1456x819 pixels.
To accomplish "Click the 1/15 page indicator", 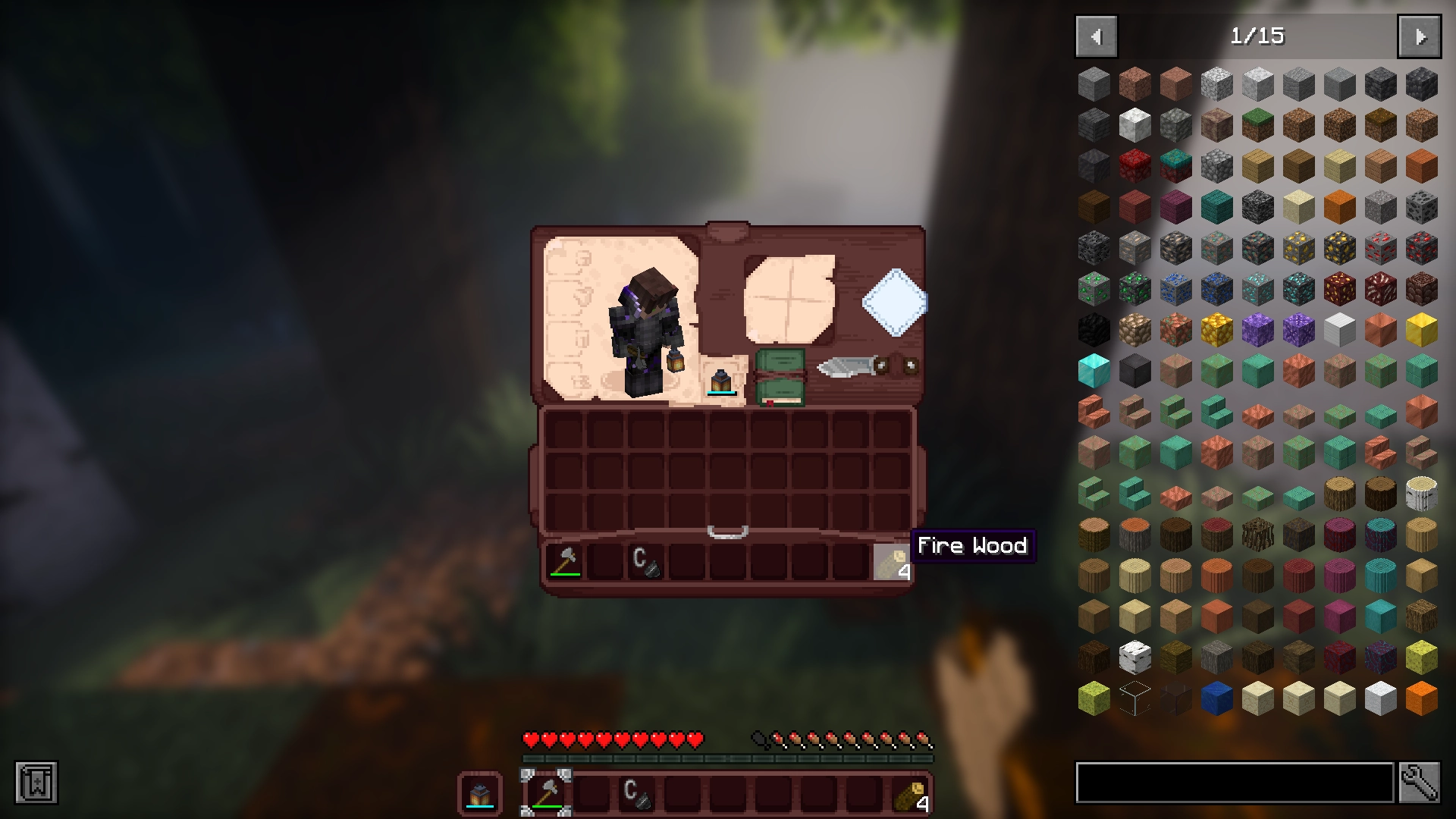I will (x=1259, y=36).
